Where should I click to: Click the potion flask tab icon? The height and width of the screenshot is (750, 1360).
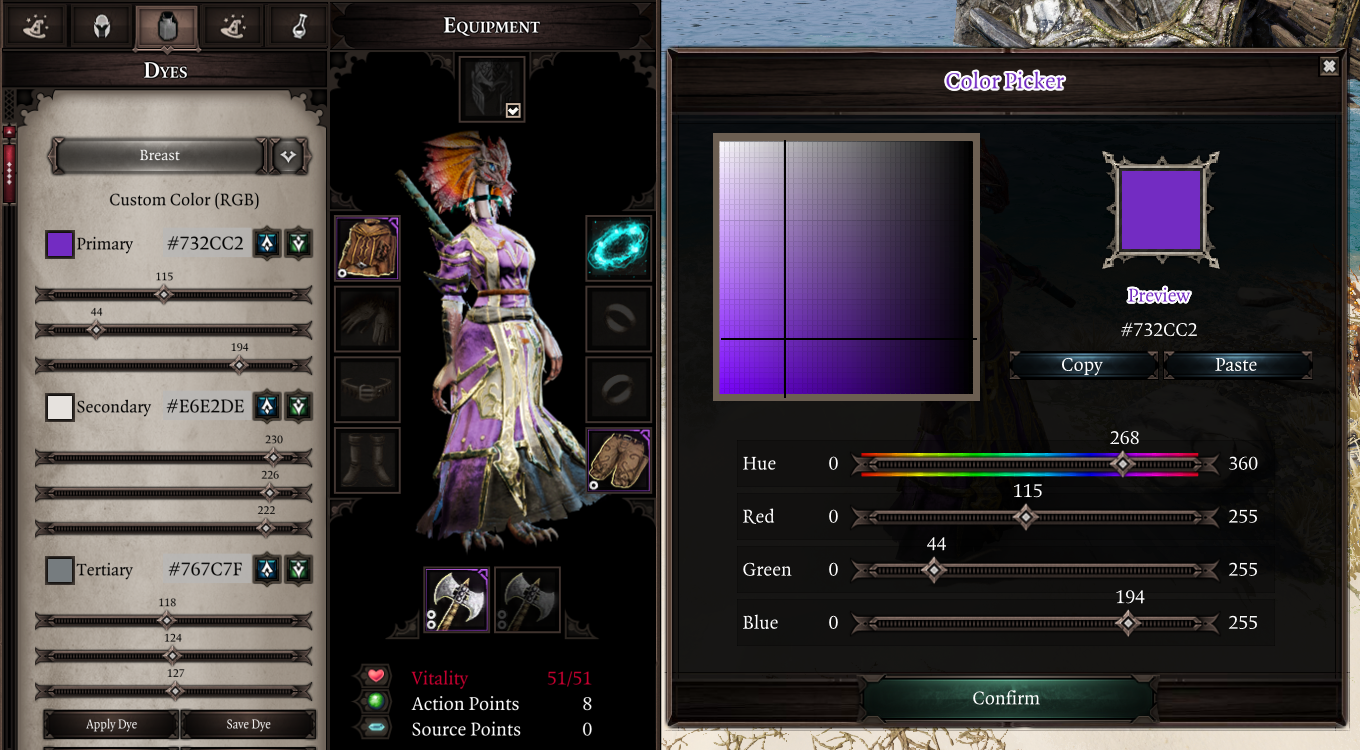coord(298,26)
